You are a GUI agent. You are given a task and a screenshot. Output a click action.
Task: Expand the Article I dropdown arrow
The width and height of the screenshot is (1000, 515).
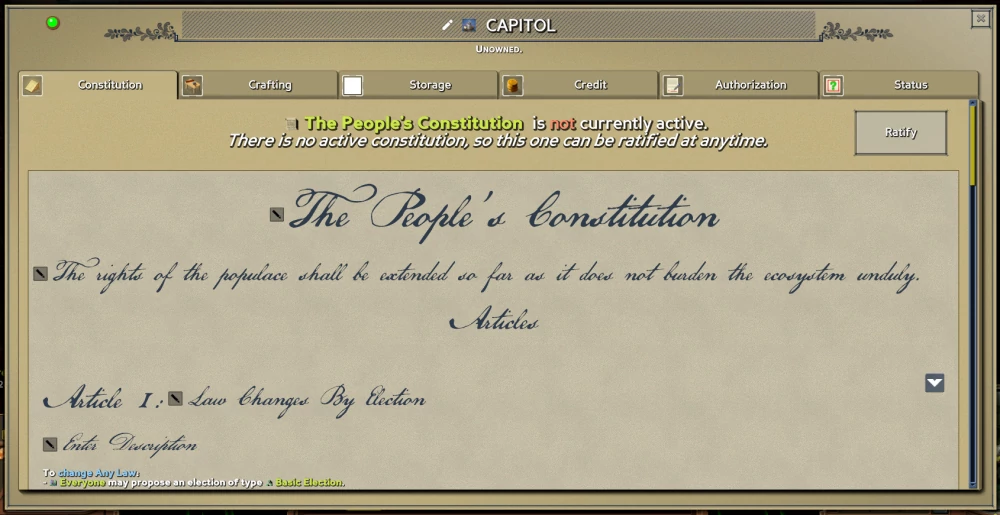934,383
